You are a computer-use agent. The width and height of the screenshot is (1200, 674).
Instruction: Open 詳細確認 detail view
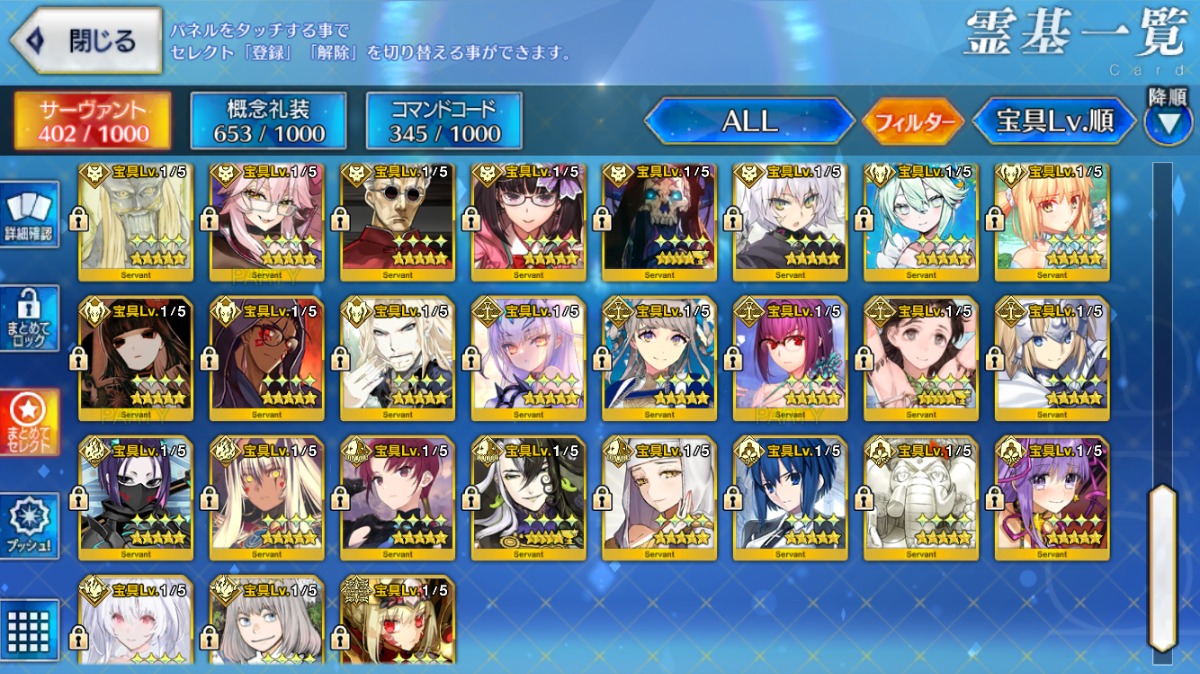(29, 214)
